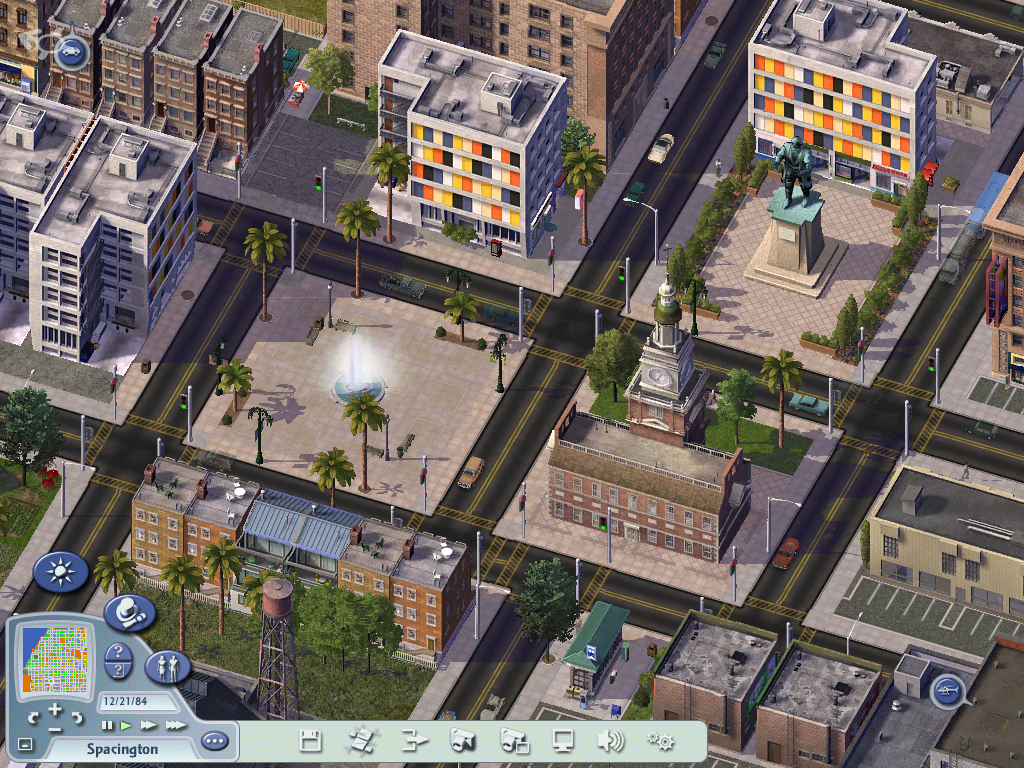Click the city minimap
The width and height of the screenshot is (1024, 768).
55,657
